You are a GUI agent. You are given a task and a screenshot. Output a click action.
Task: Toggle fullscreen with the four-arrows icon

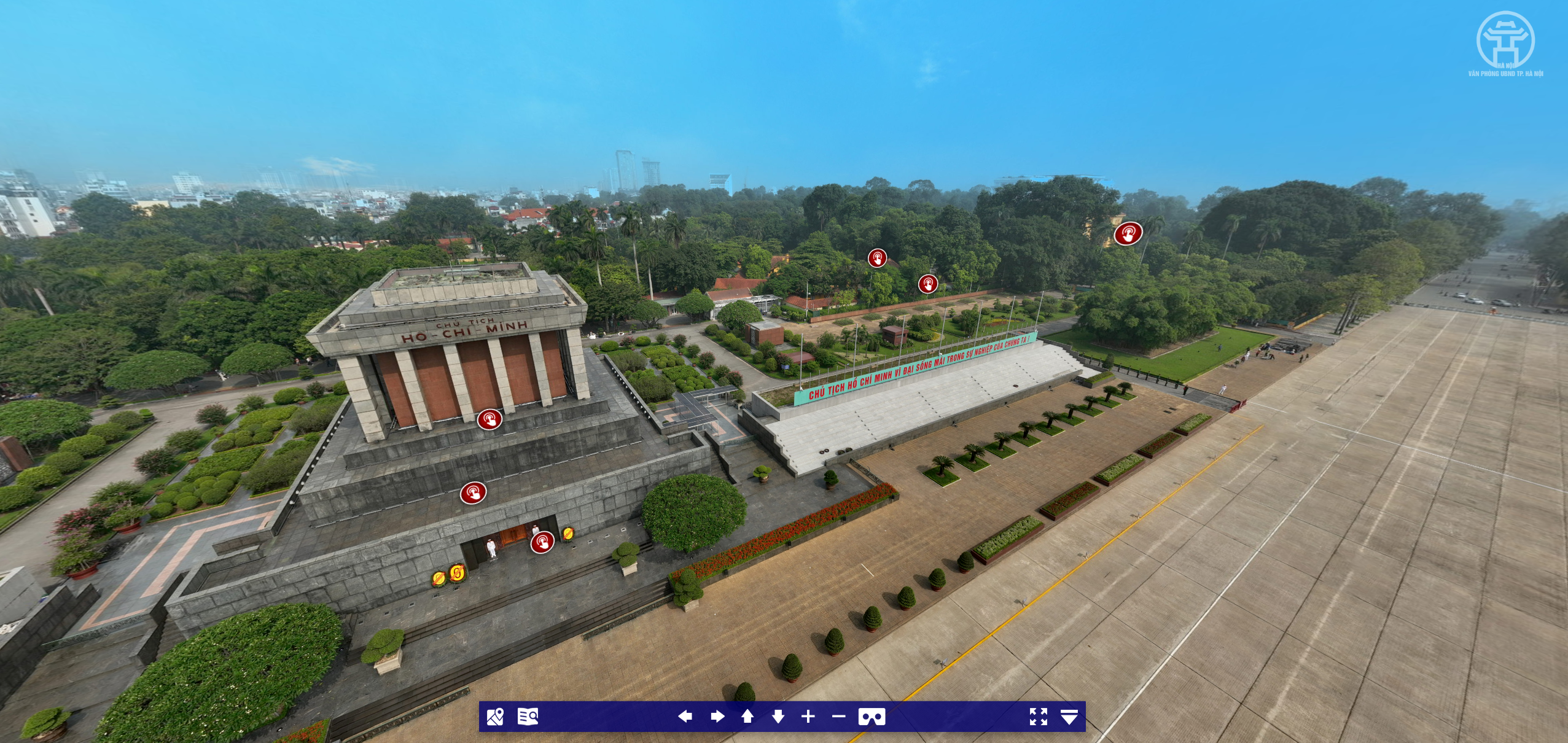[1038, 717]
